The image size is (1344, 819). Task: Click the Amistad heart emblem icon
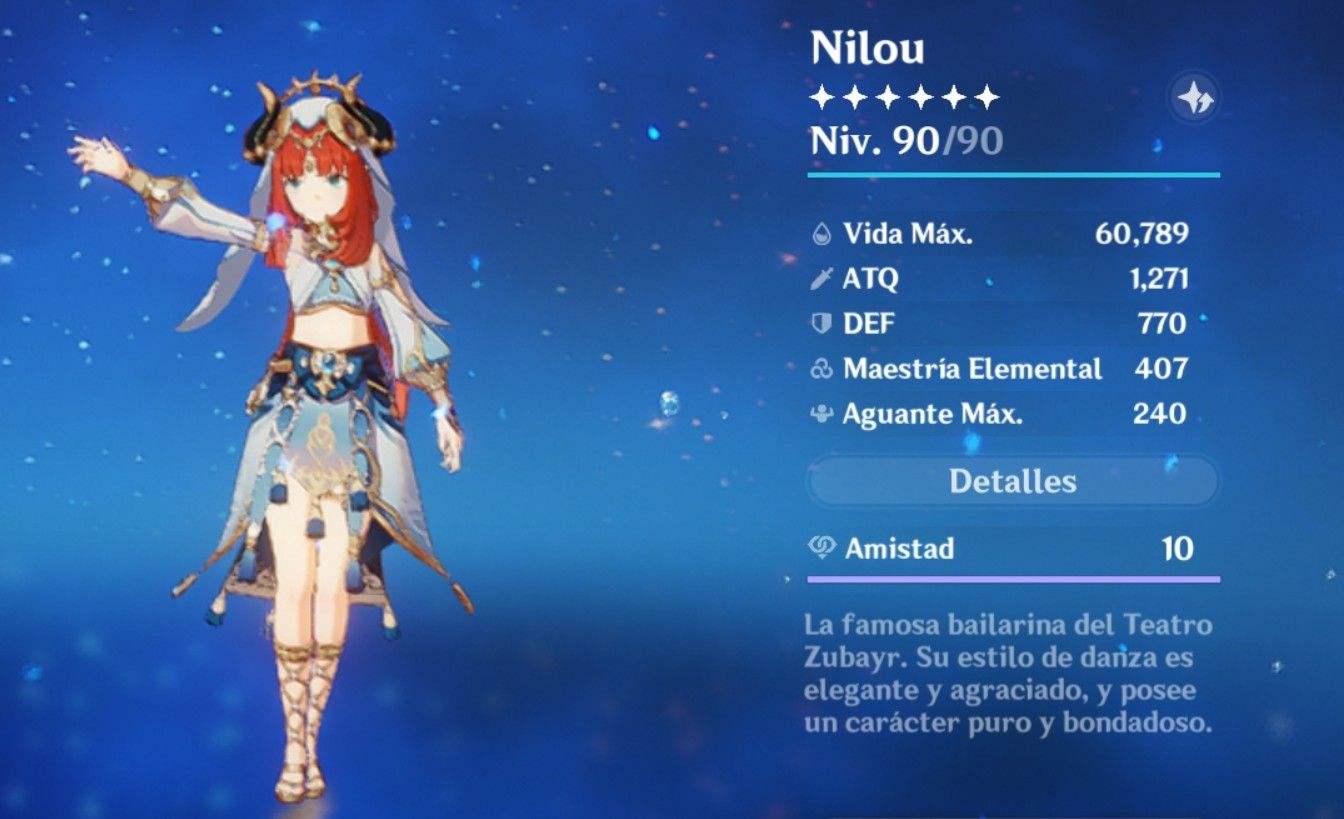821,548
